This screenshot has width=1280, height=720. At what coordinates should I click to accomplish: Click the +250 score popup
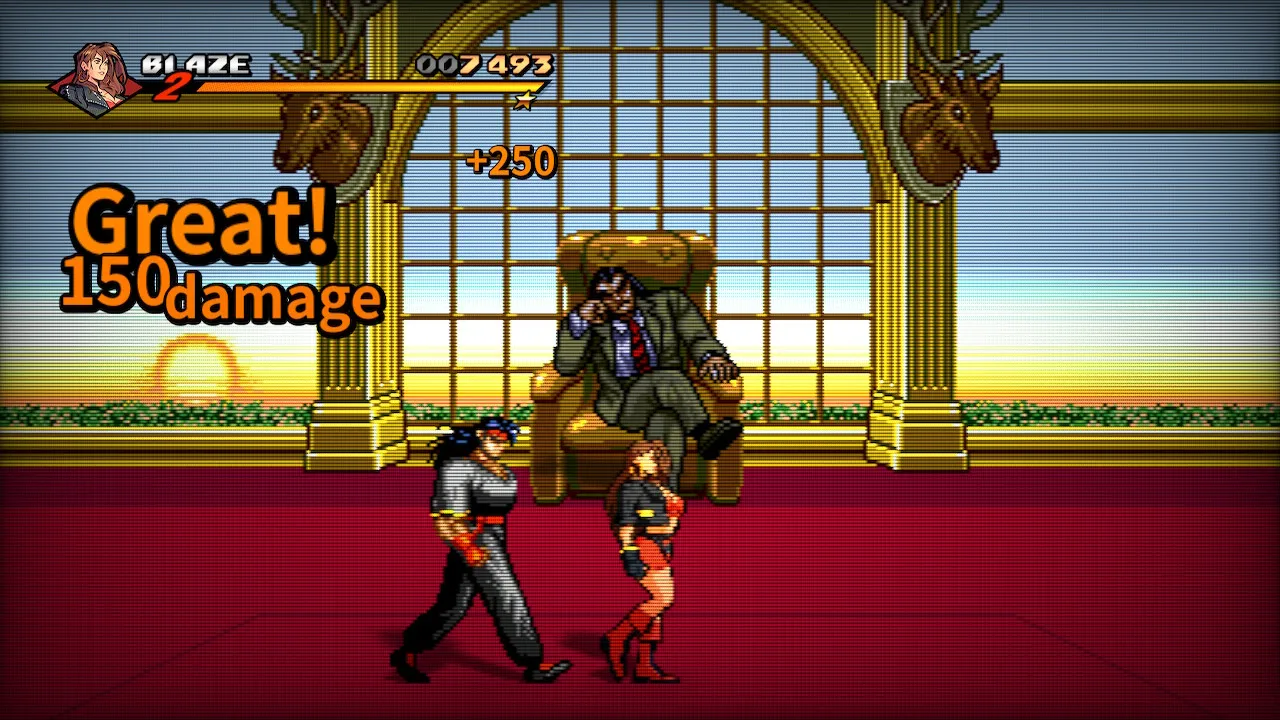(x=511, y=160)
